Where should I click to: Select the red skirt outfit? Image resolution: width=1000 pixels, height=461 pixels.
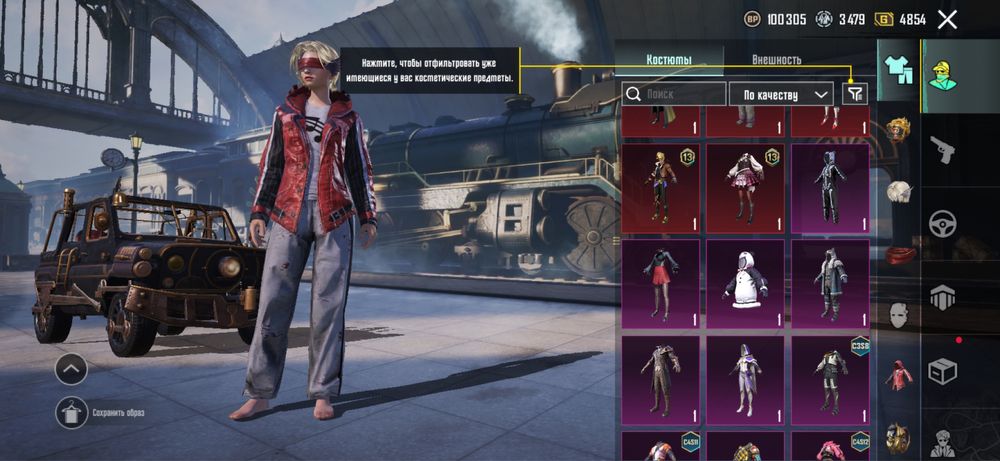pos(660,282)
